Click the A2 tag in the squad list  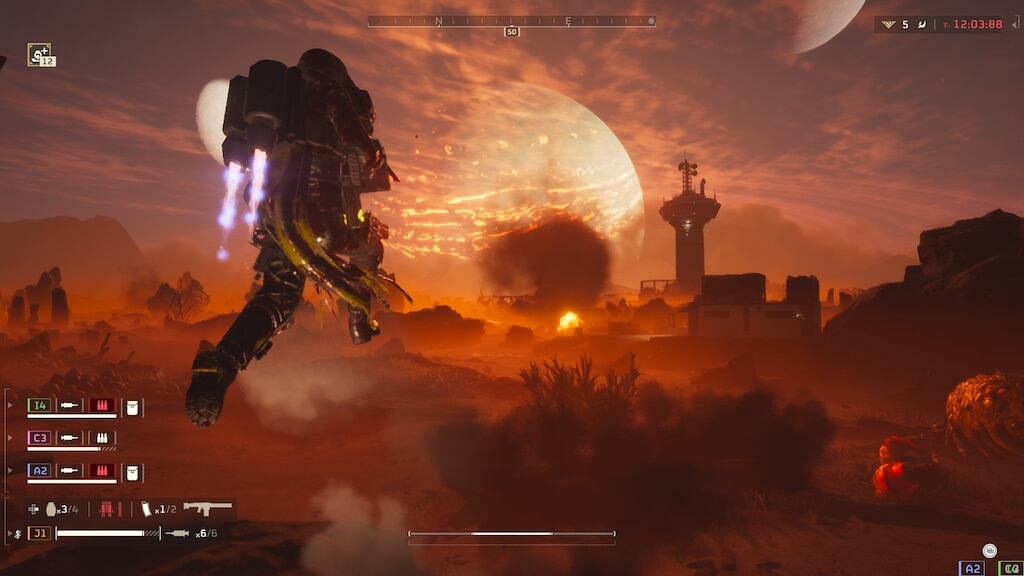click(39, 470)
